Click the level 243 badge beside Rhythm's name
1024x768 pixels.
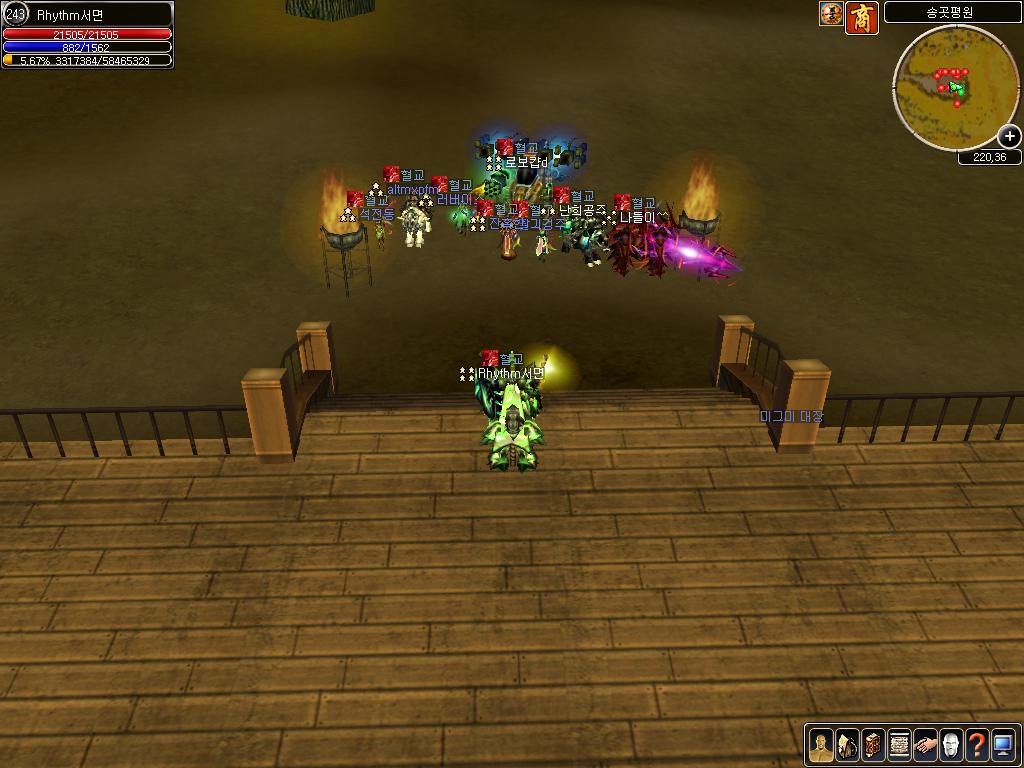16,14
